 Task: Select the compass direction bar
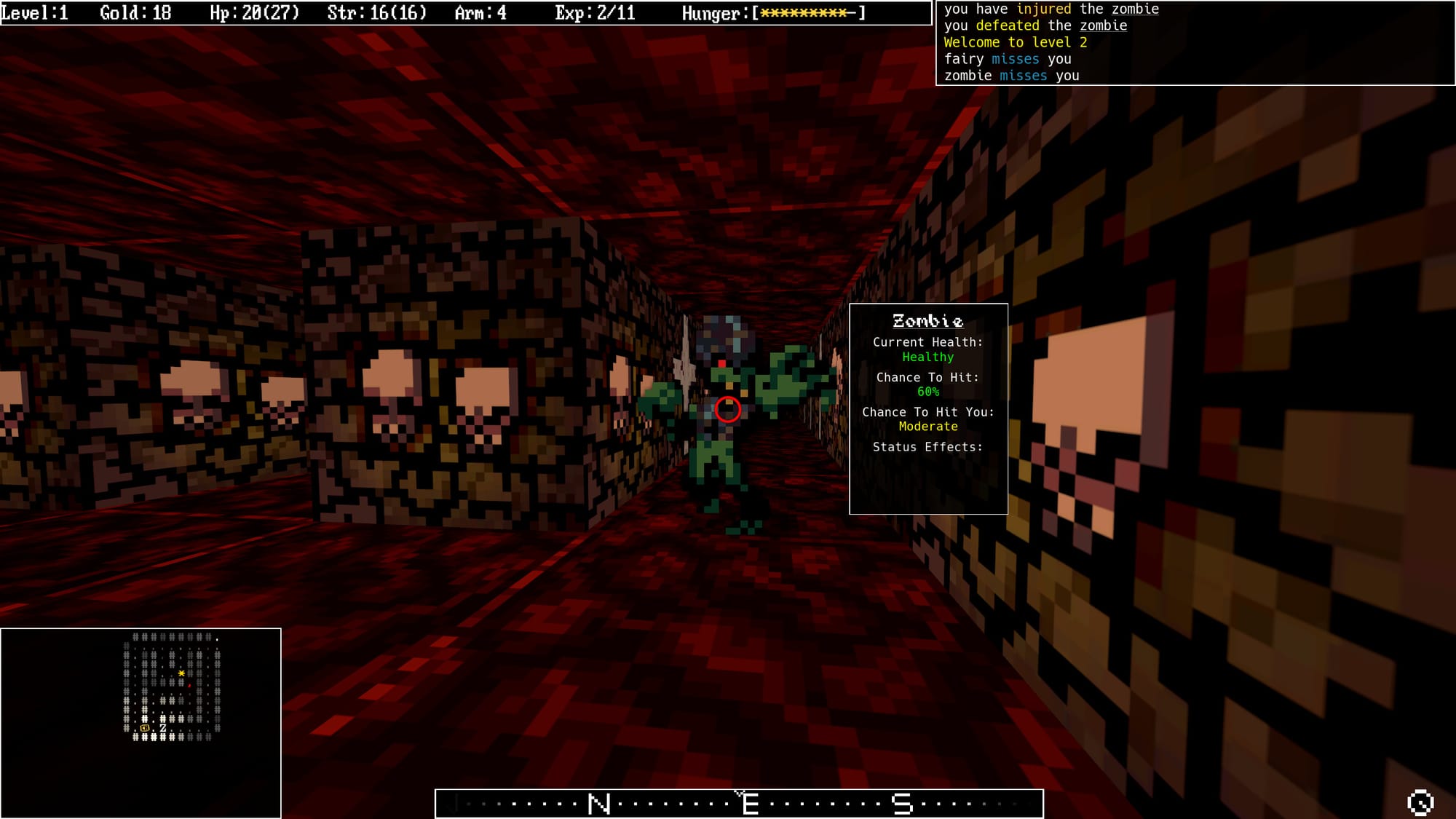coord(739,804)
